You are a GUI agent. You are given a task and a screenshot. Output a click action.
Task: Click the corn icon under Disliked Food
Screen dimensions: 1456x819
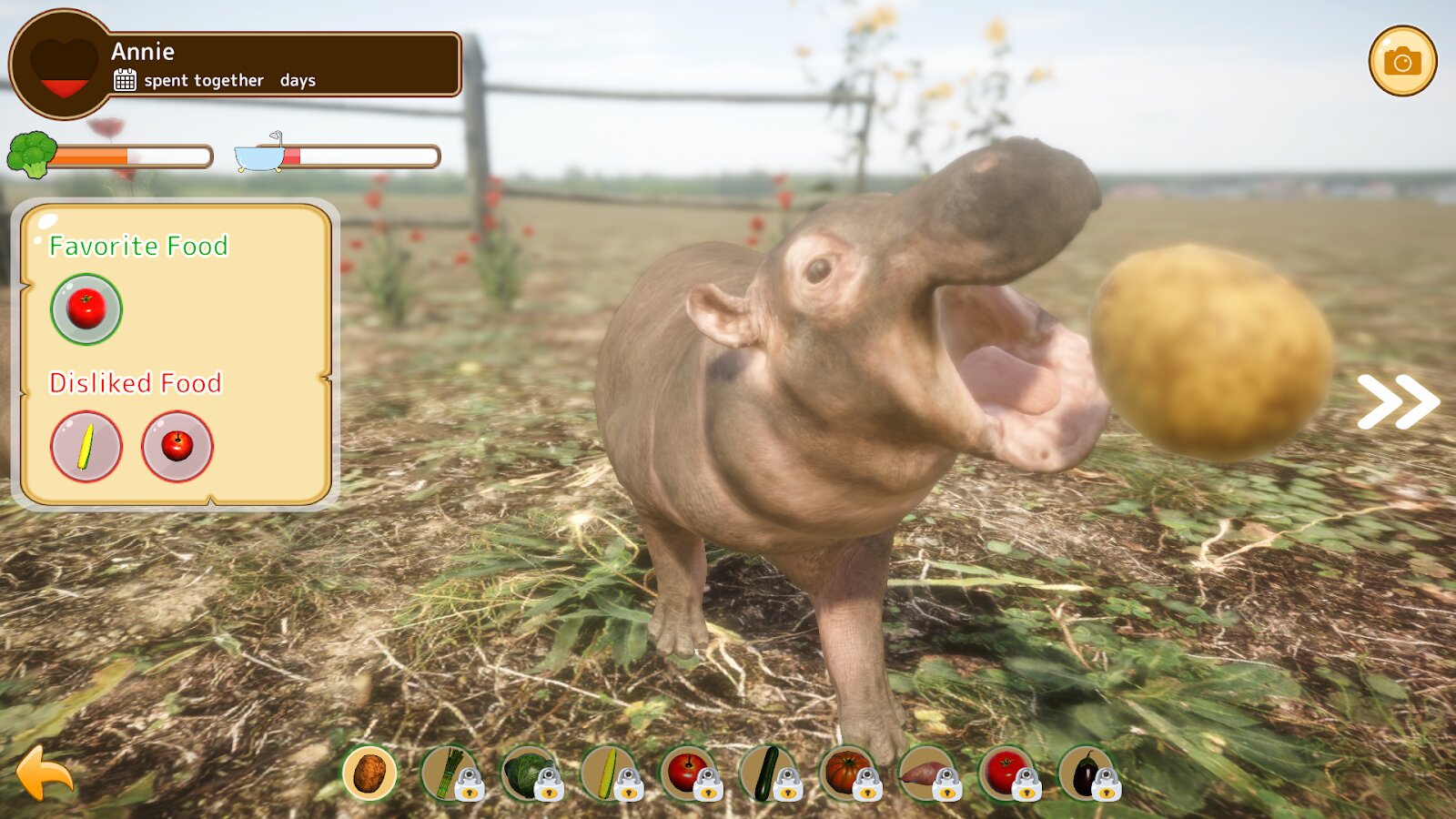(86, 446)
